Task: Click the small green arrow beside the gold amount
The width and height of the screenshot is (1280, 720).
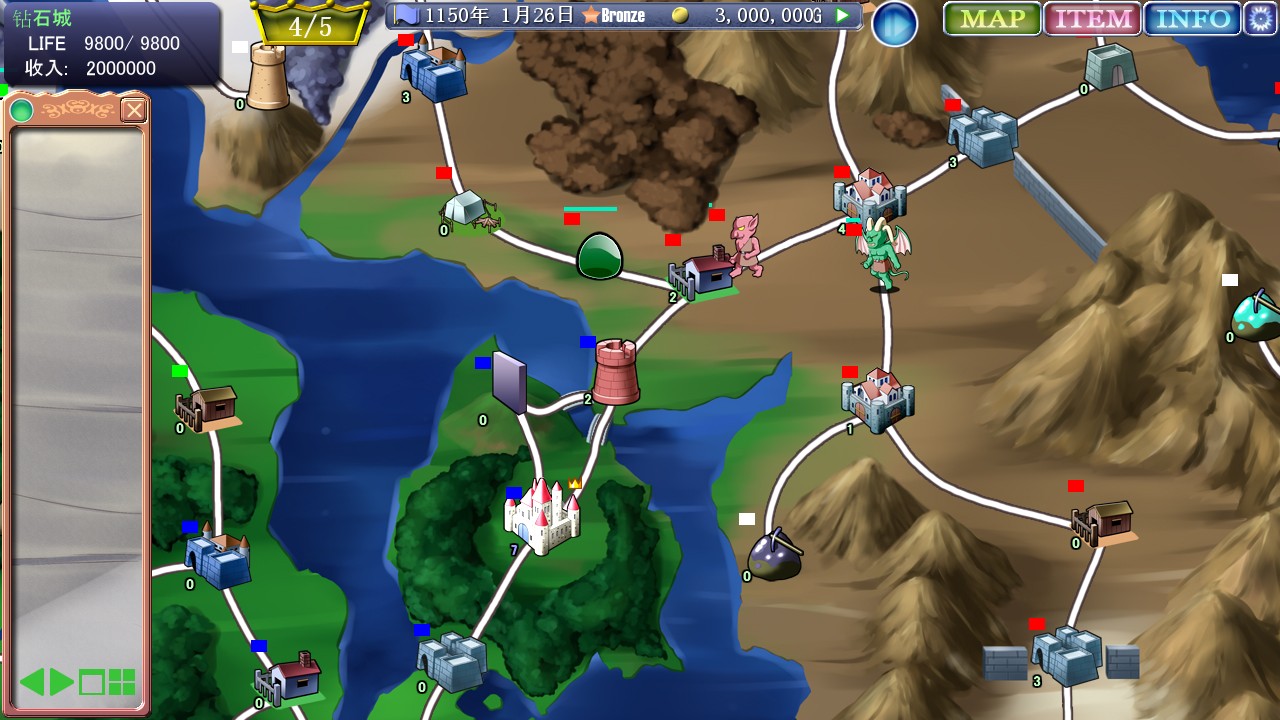Action: coord(843,16)
